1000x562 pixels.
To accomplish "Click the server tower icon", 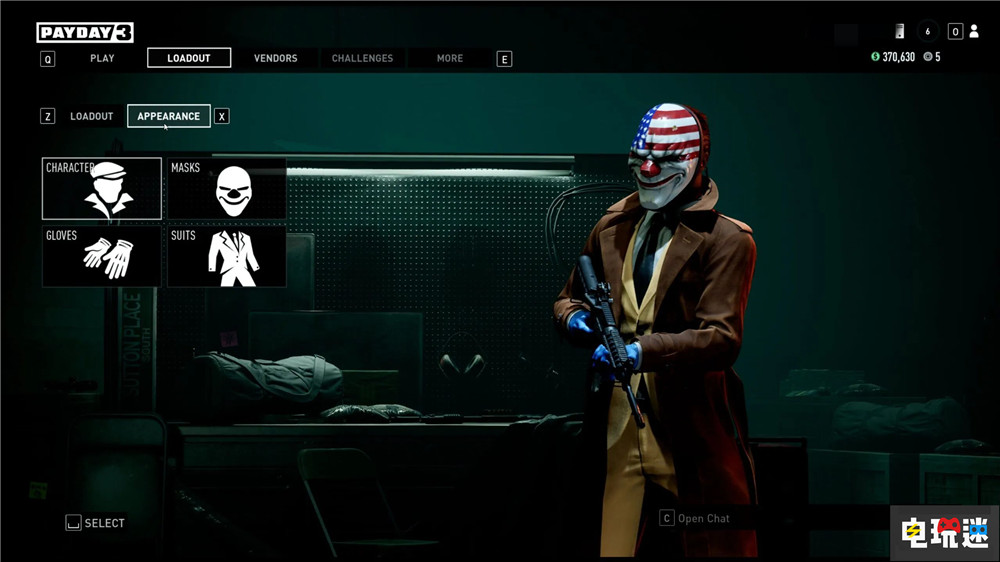I will coord(900,31).
